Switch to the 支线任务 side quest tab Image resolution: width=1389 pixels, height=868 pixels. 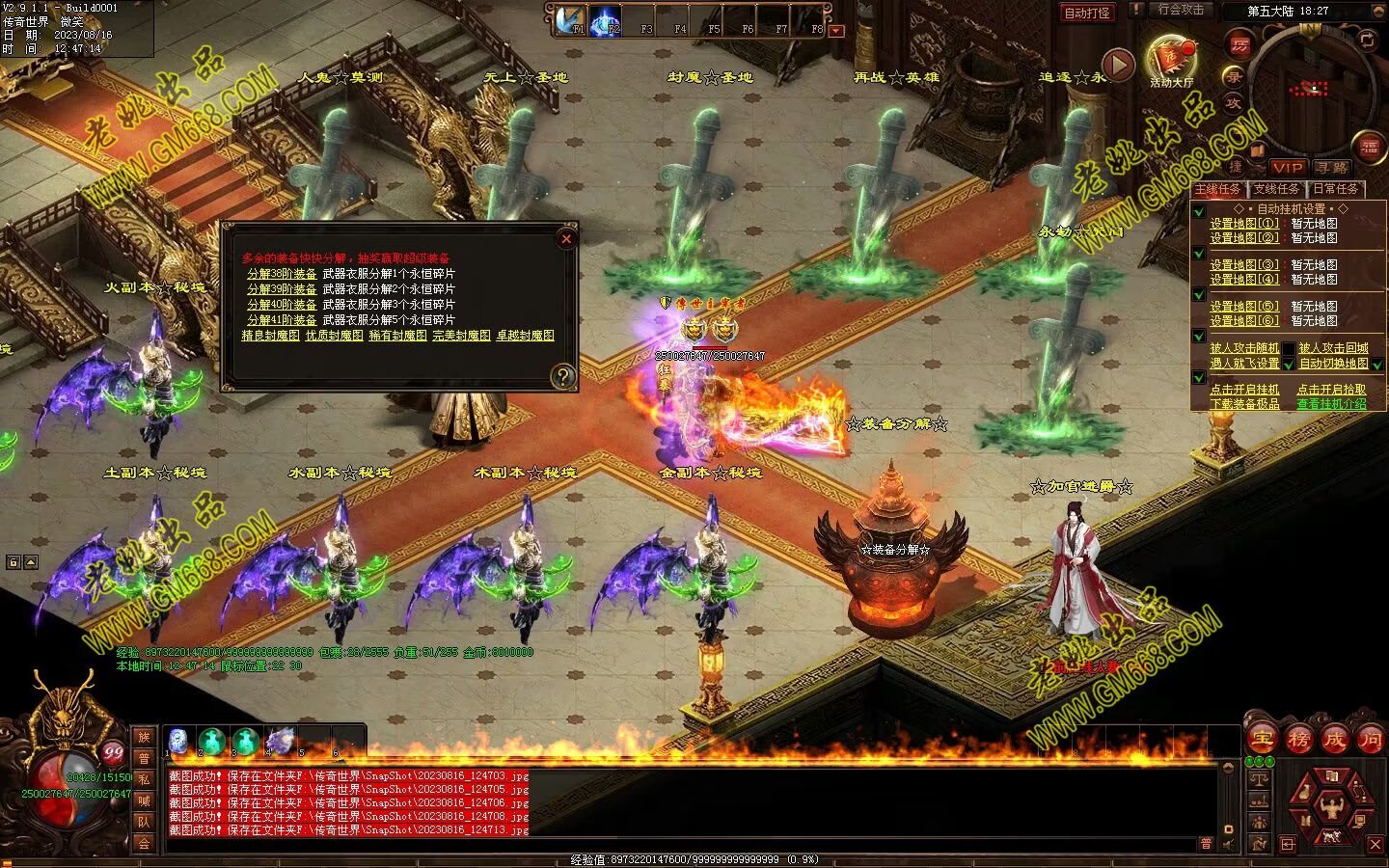[x=1276, y=189]
